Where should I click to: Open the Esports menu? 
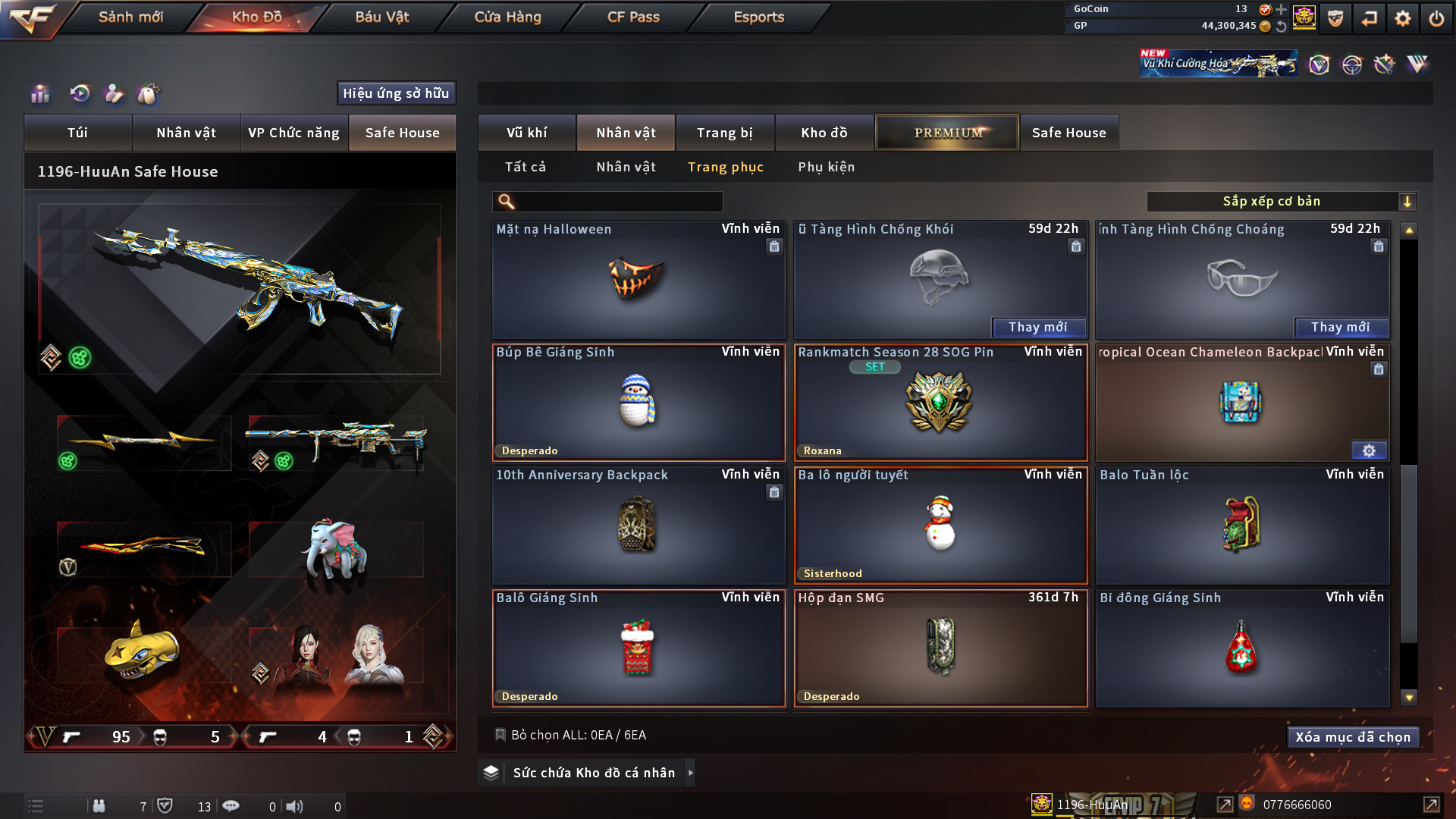click(x=758, y=17)
